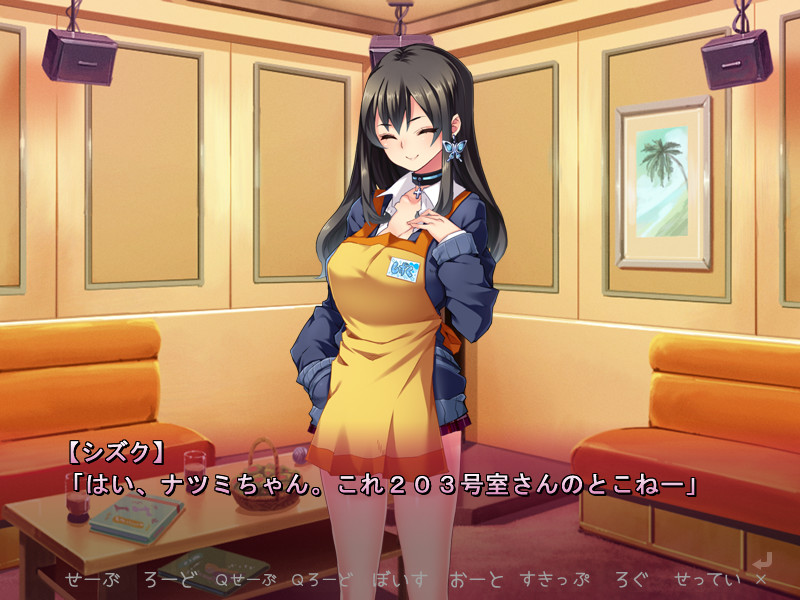Quick load with Qろーど

[x=323, y=579]
